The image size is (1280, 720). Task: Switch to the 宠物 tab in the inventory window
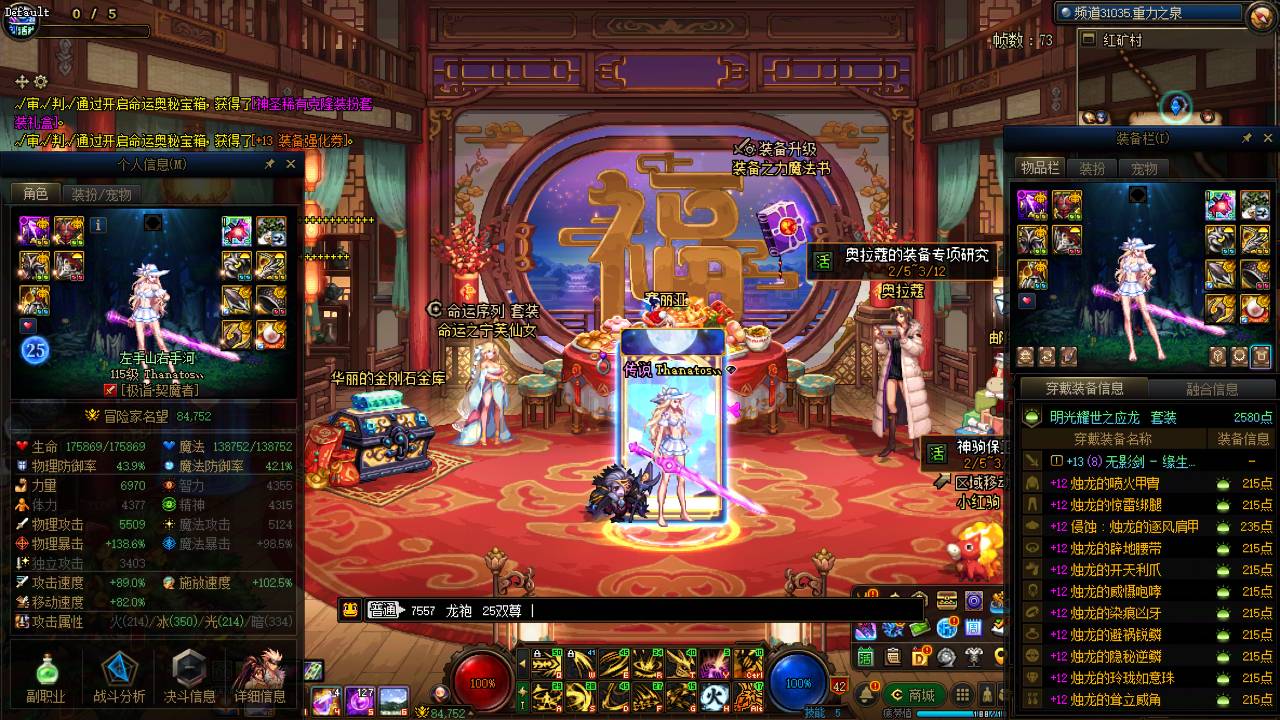1143,168
